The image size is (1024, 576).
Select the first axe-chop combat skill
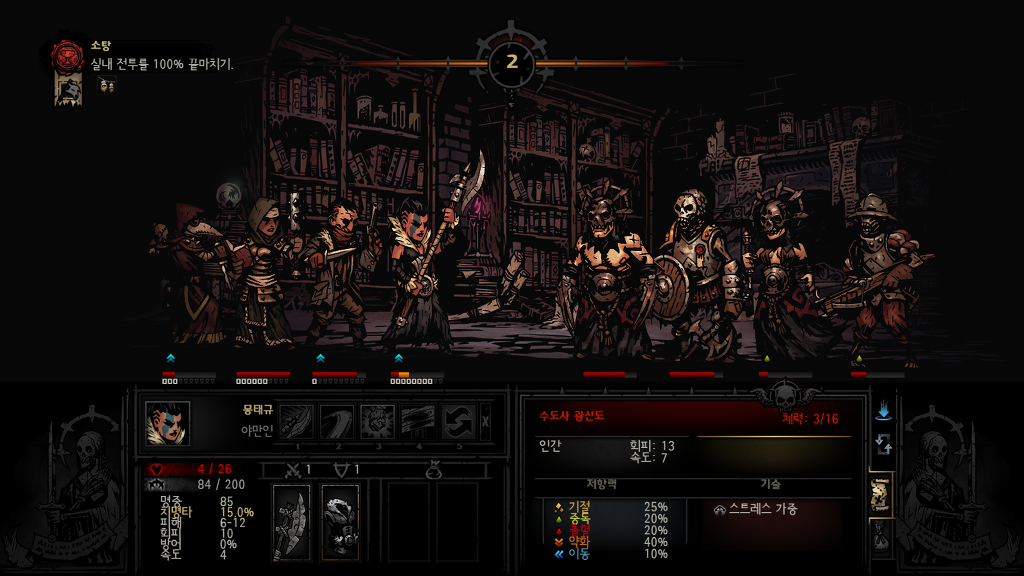[297, 422]
